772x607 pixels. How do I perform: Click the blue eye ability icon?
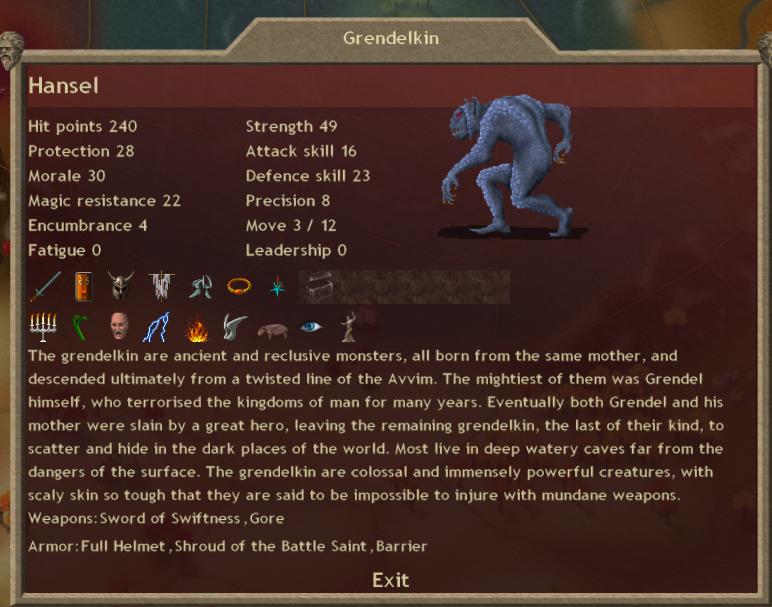(x=311, y=327)
